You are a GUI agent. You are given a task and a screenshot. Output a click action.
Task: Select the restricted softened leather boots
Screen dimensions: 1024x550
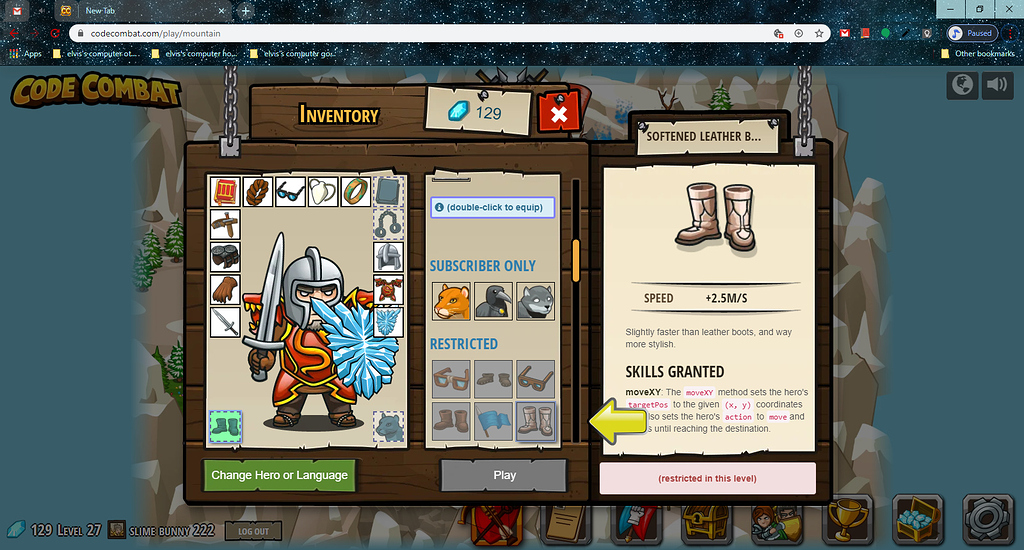pyautogui.click(x=535, y=421)
